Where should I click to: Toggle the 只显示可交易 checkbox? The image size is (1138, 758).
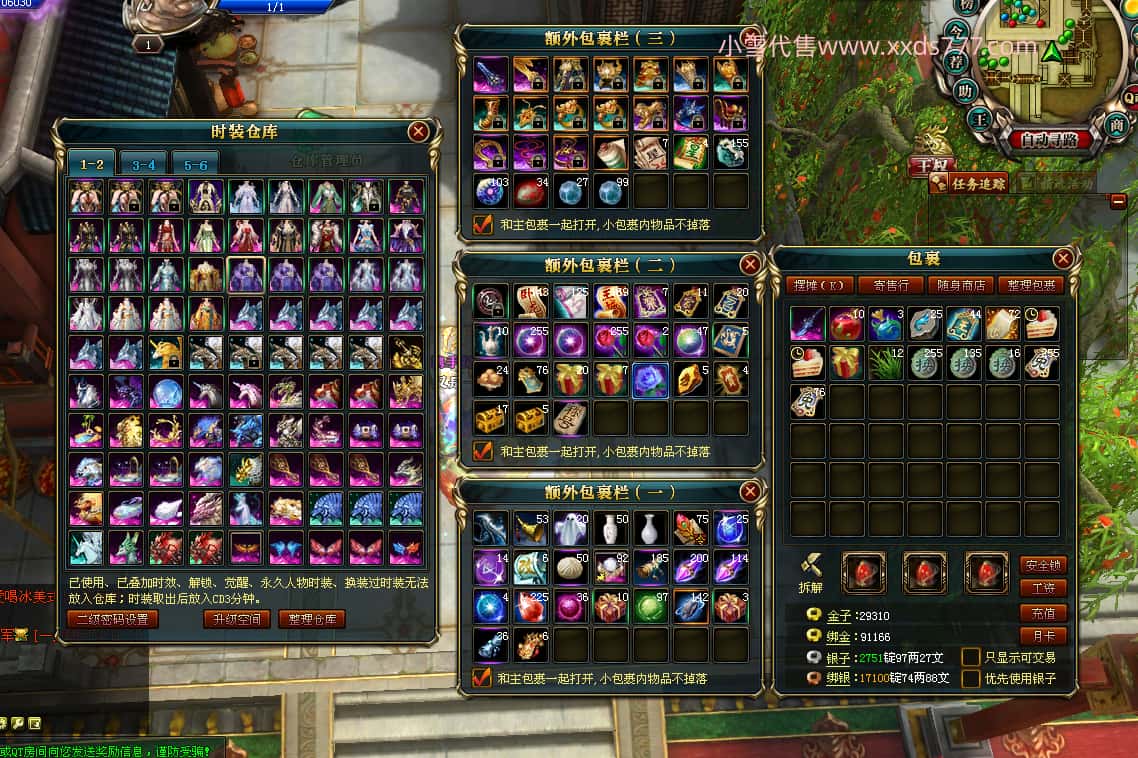tap(971, 657)
